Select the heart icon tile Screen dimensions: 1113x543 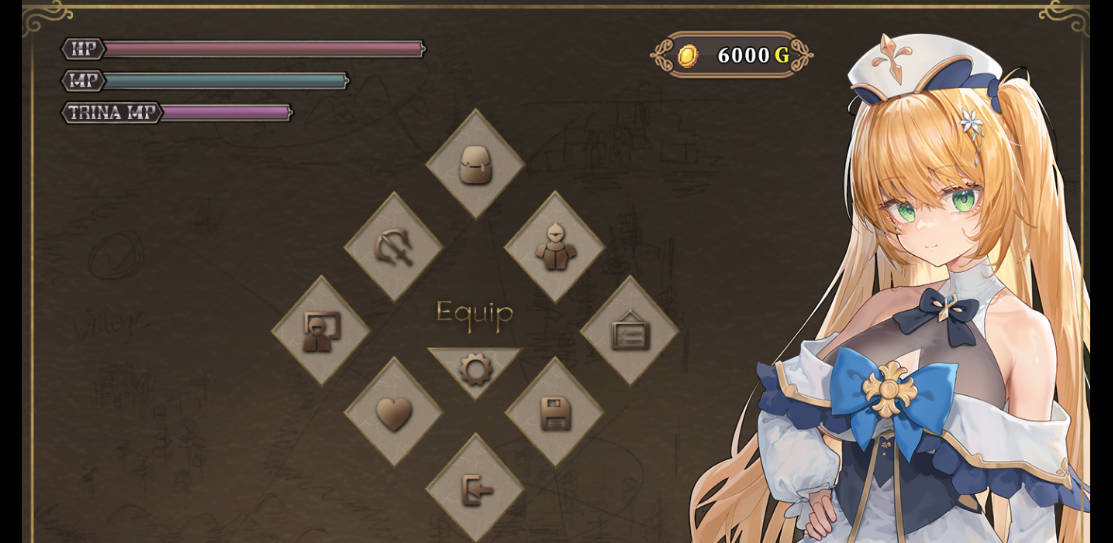click(393, 412)
